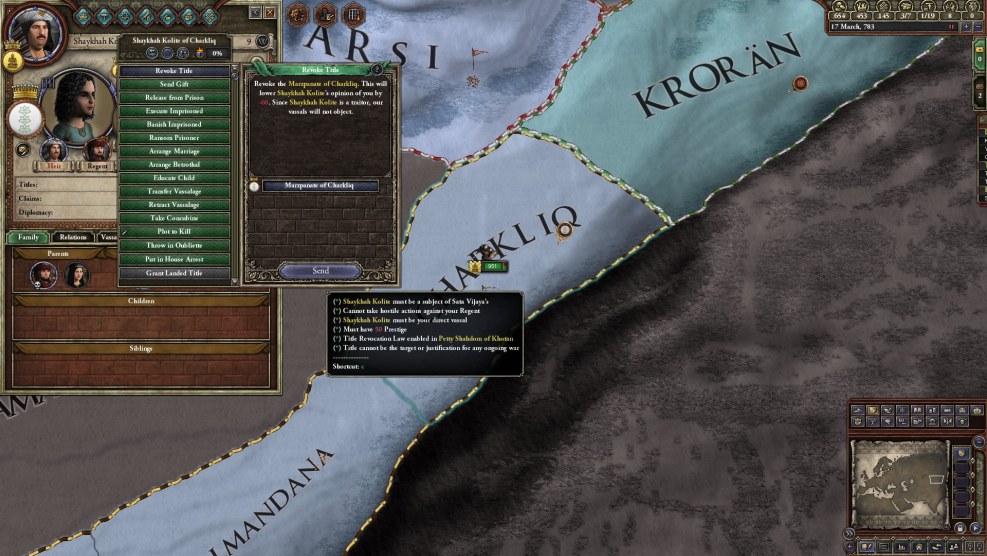
Task: Select Banish Imprisoned option
Action: pos(174,124)
